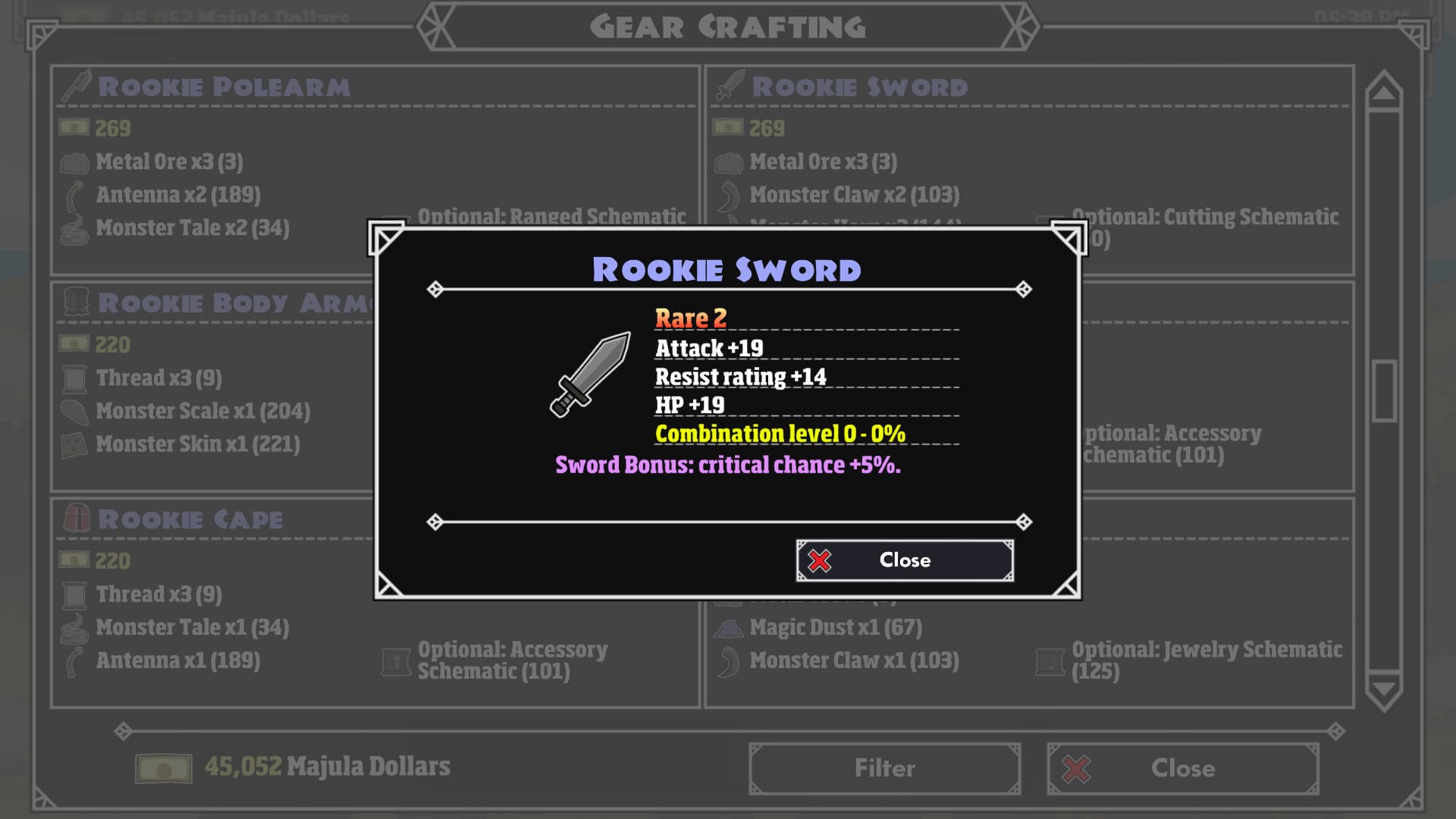Click the Monster Claw ingredient icon
The height and width of the screenshot is (819, 1456).
point(728,194)
